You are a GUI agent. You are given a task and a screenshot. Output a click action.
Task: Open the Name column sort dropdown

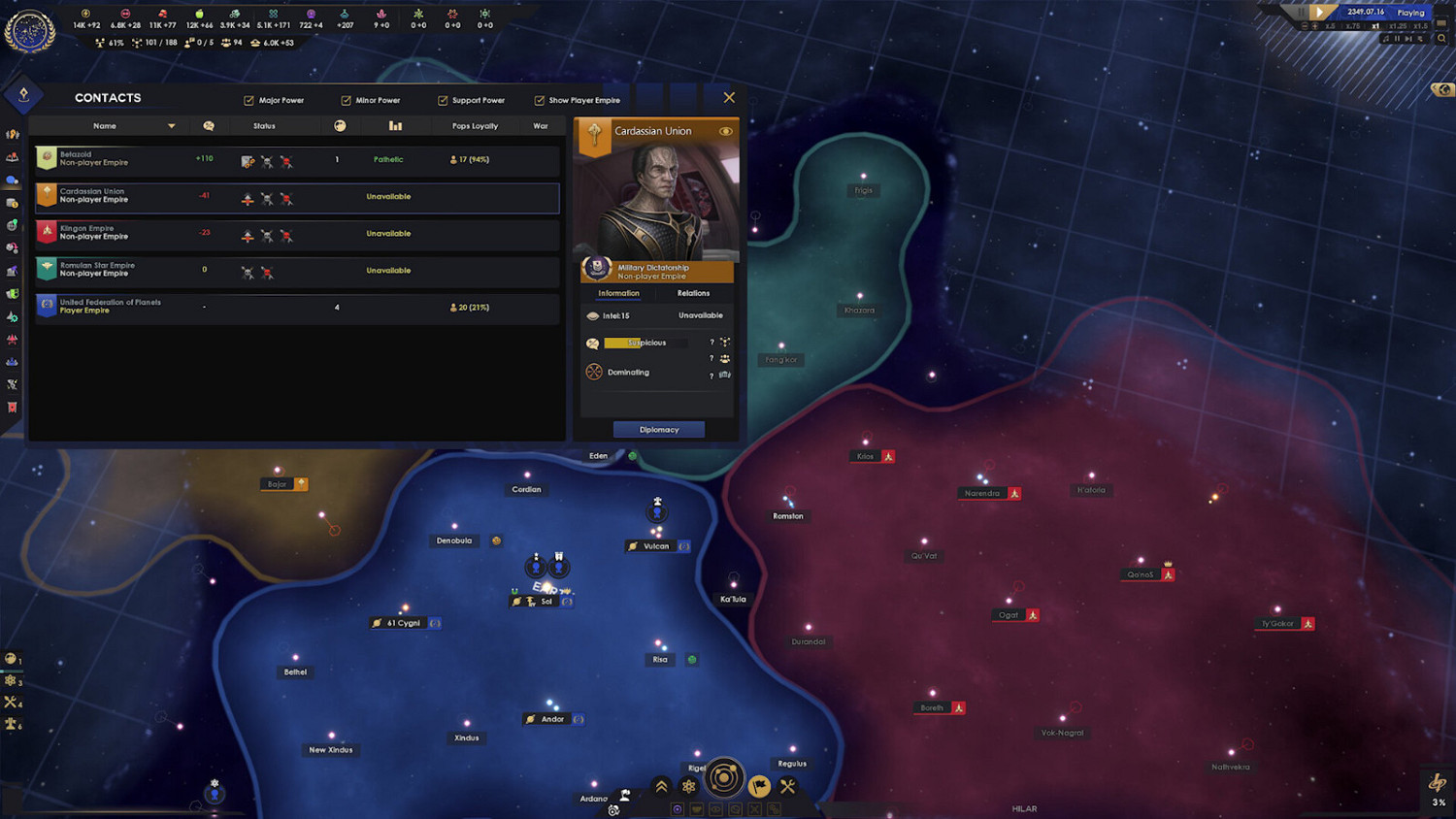click(172, 126)
